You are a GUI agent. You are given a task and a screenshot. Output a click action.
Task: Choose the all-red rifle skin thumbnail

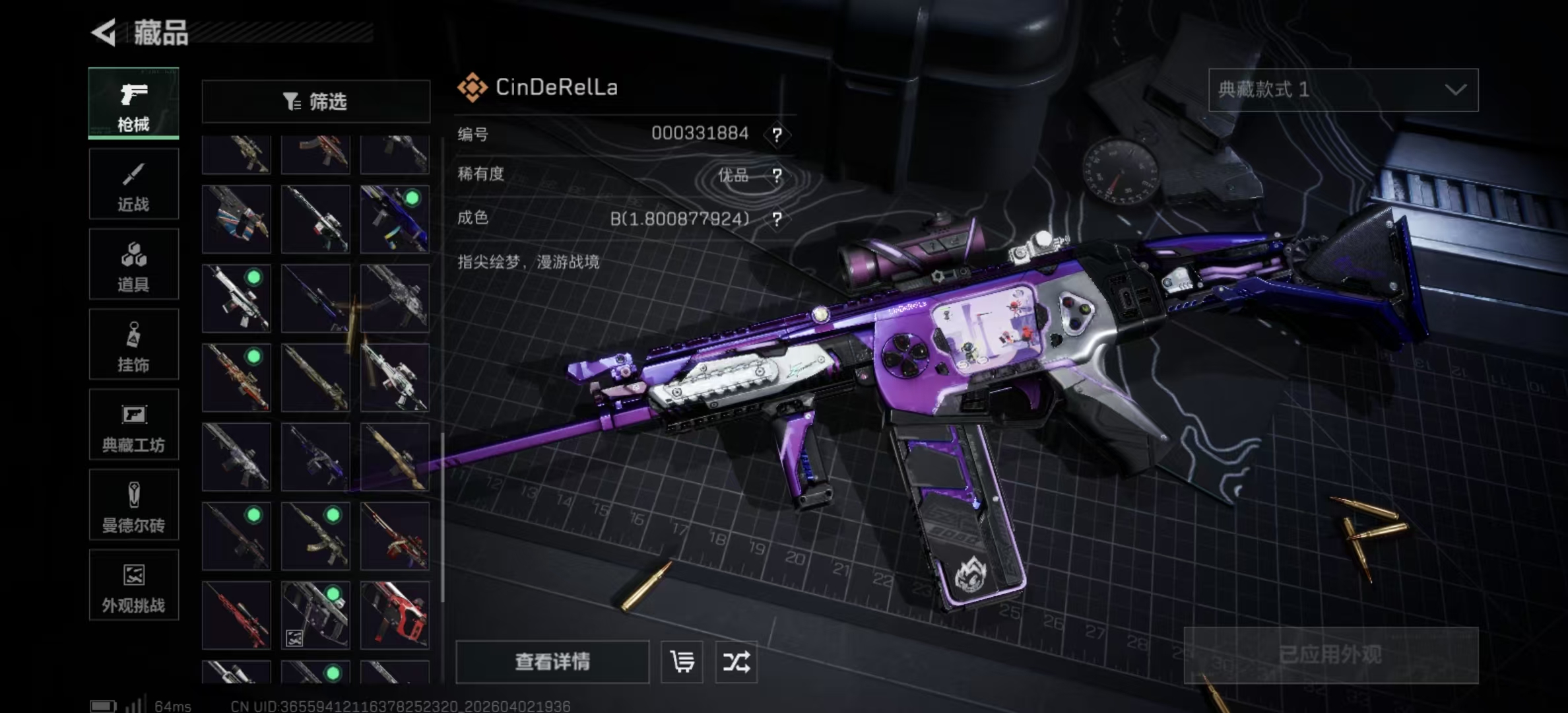236,615
